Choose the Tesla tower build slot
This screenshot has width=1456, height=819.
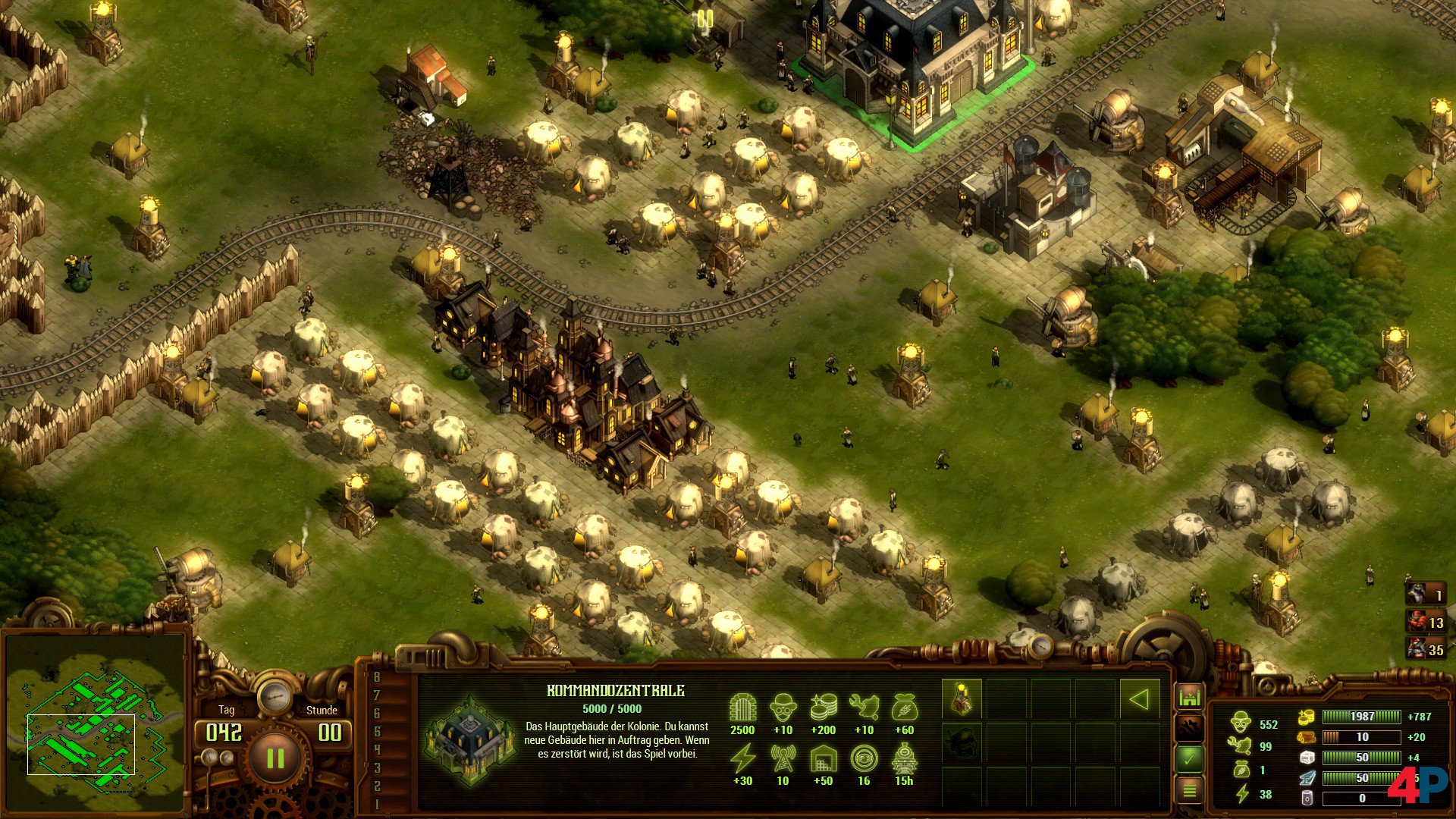(962, 698)
